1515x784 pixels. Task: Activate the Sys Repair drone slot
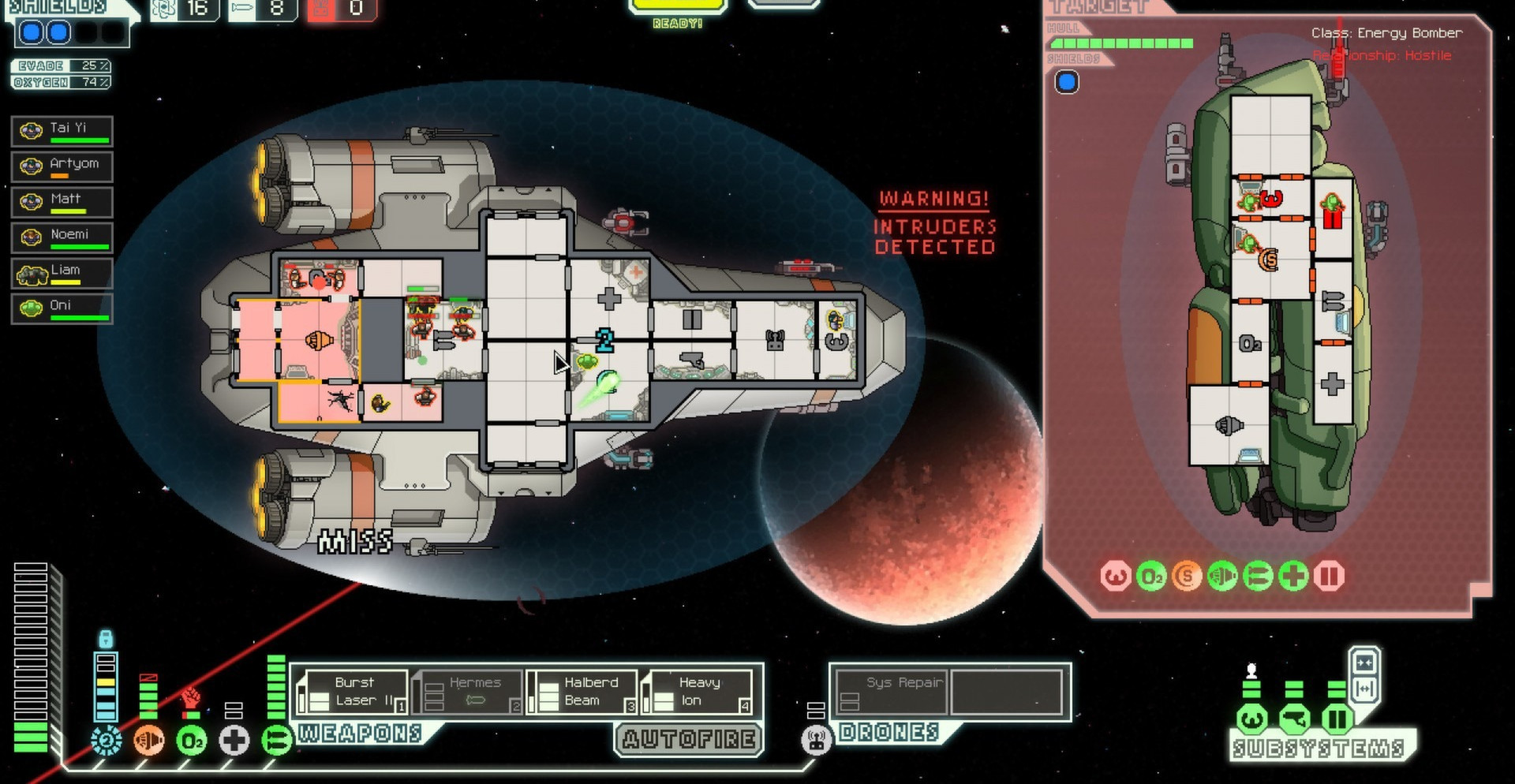coord(892,692)
